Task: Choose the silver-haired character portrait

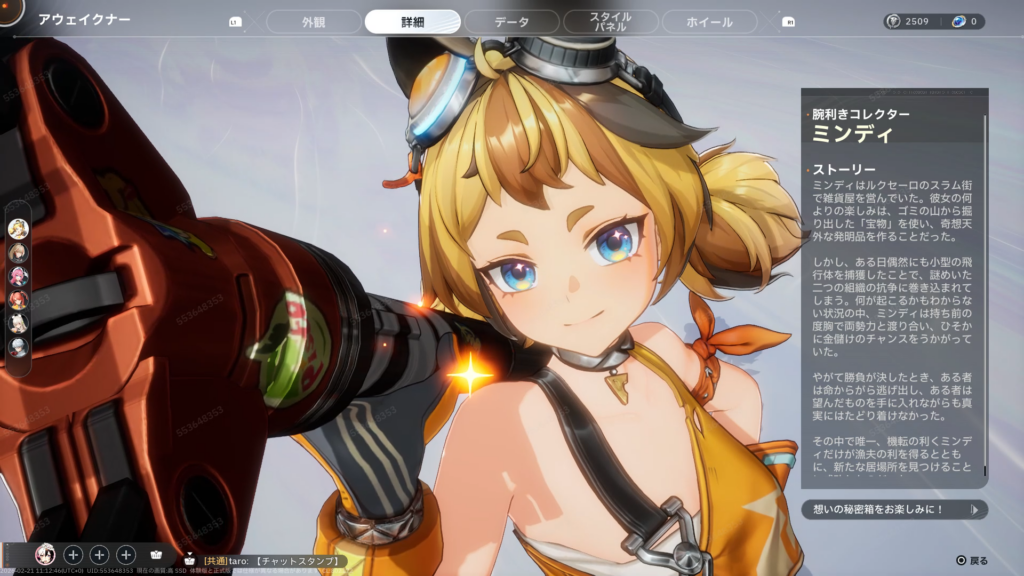Action: tap(18, 347)
